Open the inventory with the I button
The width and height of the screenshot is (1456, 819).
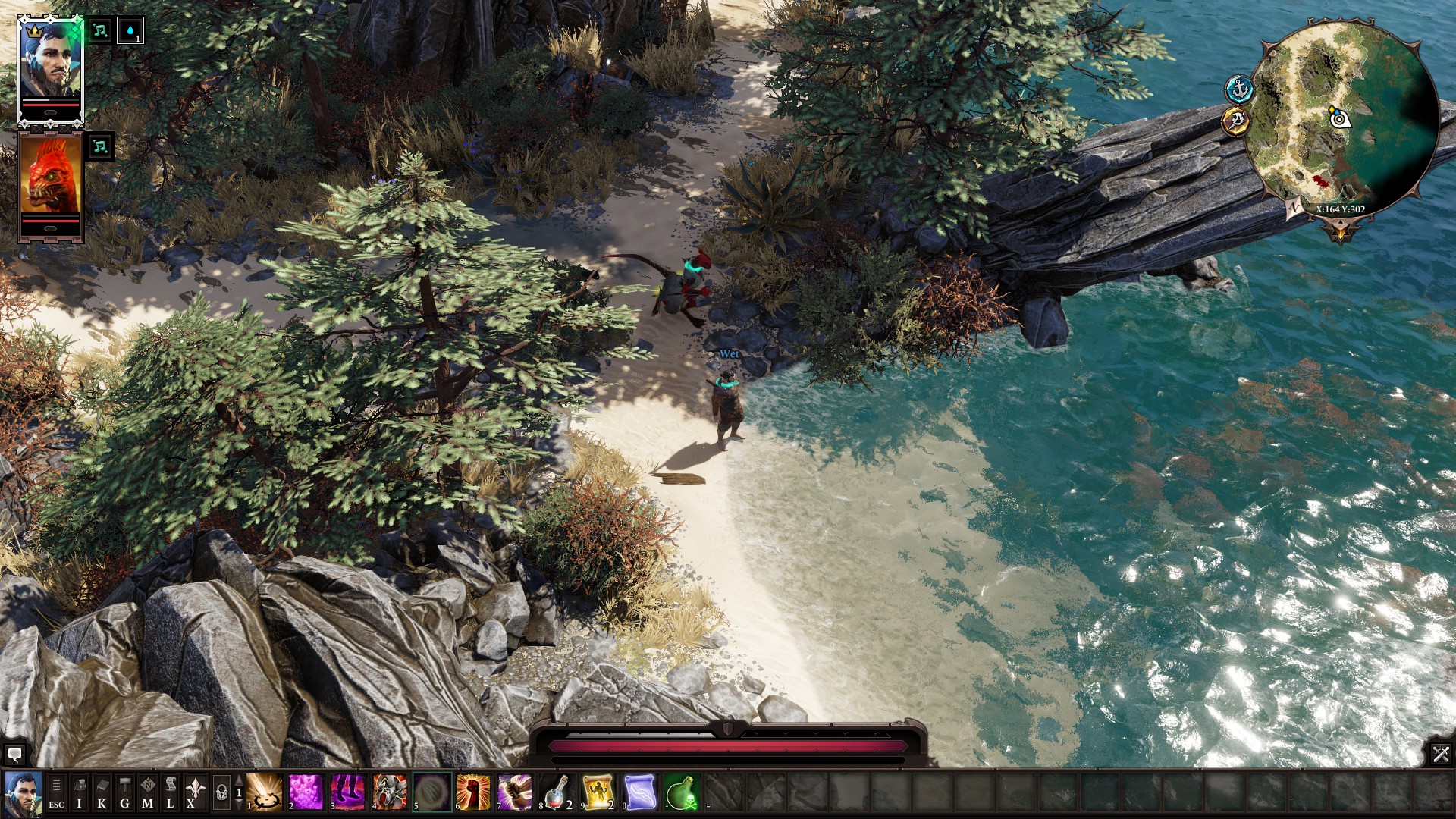pyautogui.click(x=79, y=793)
